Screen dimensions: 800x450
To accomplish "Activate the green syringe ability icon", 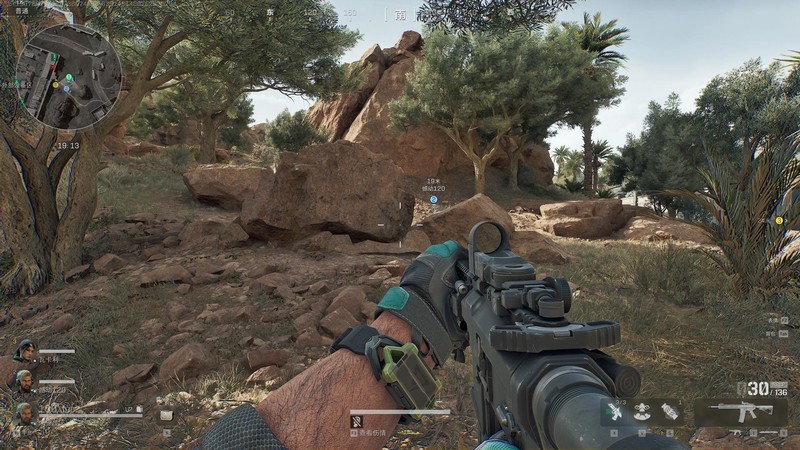I will pos(616,412).
